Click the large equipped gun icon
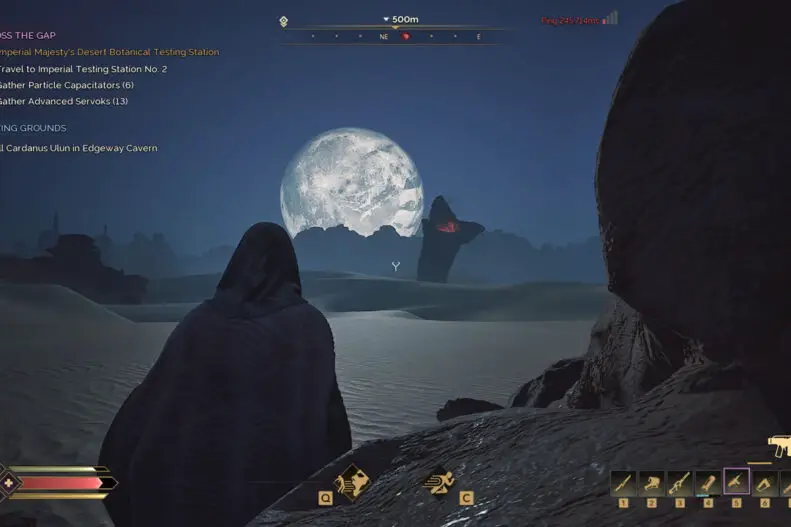The height and width of the screenshot is (527, 791). point(779,445)
